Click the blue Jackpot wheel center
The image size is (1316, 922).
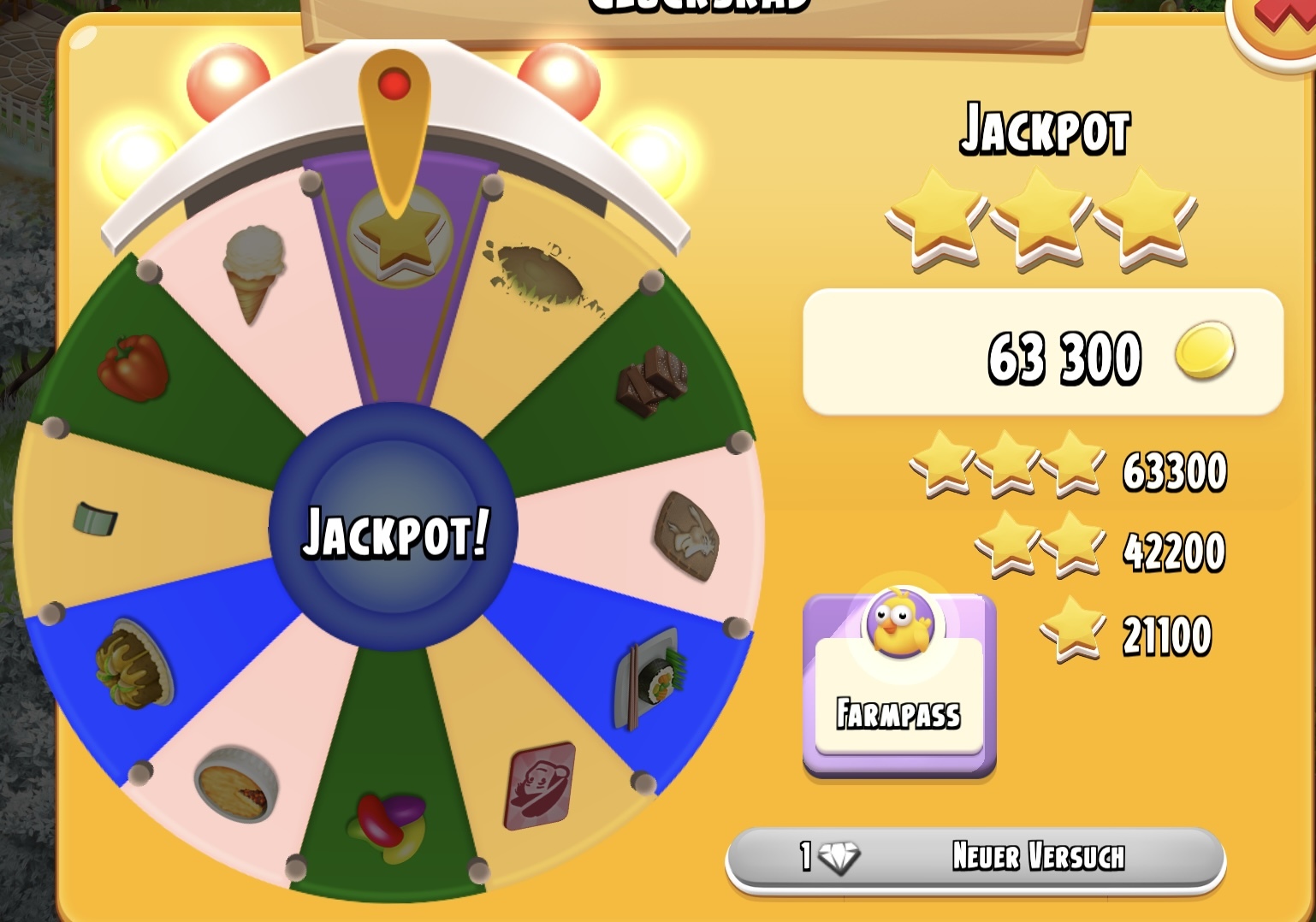pos(394,529)
